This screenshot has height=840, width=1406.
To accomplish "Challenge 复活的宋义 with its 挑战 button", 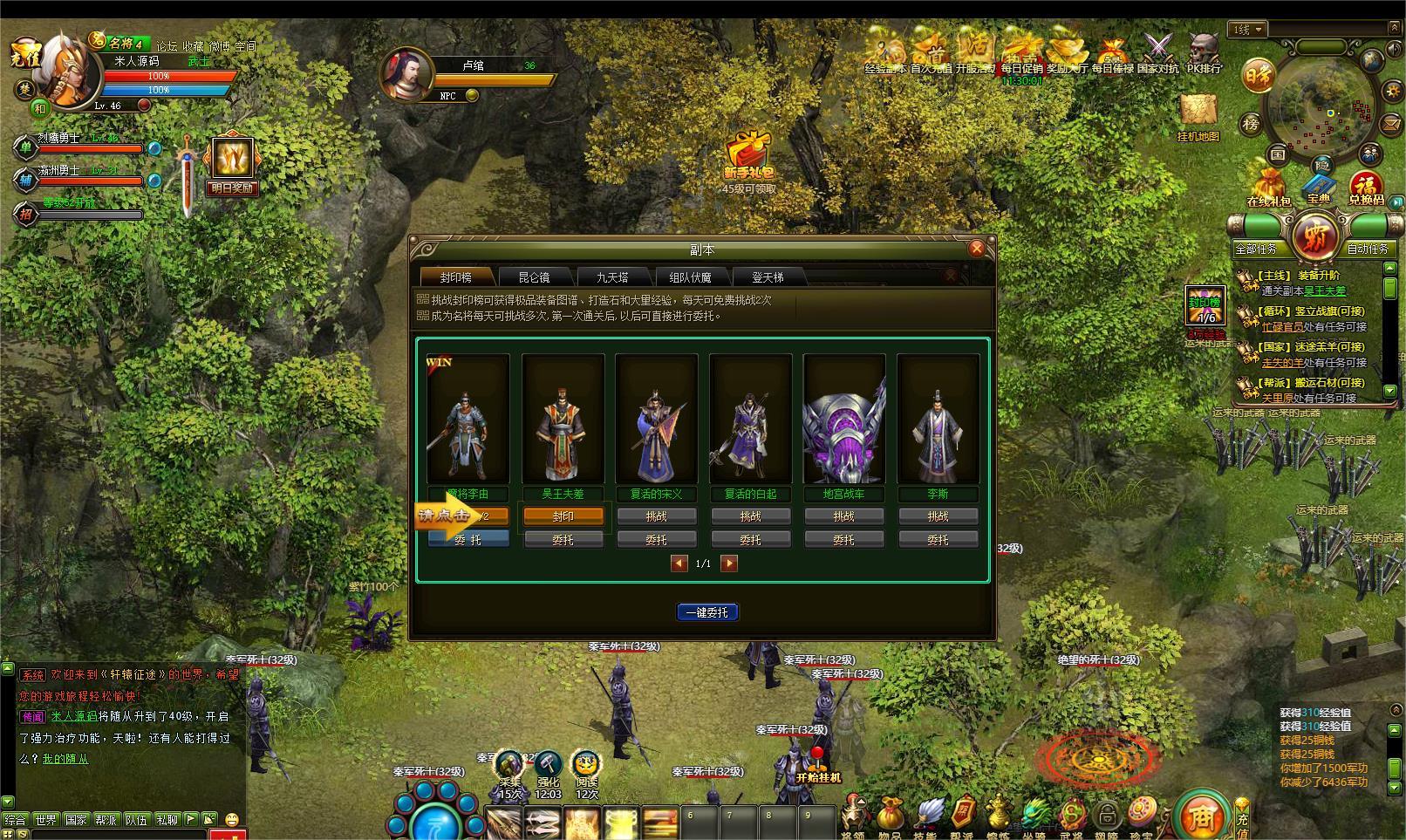I will pos(657,516).
